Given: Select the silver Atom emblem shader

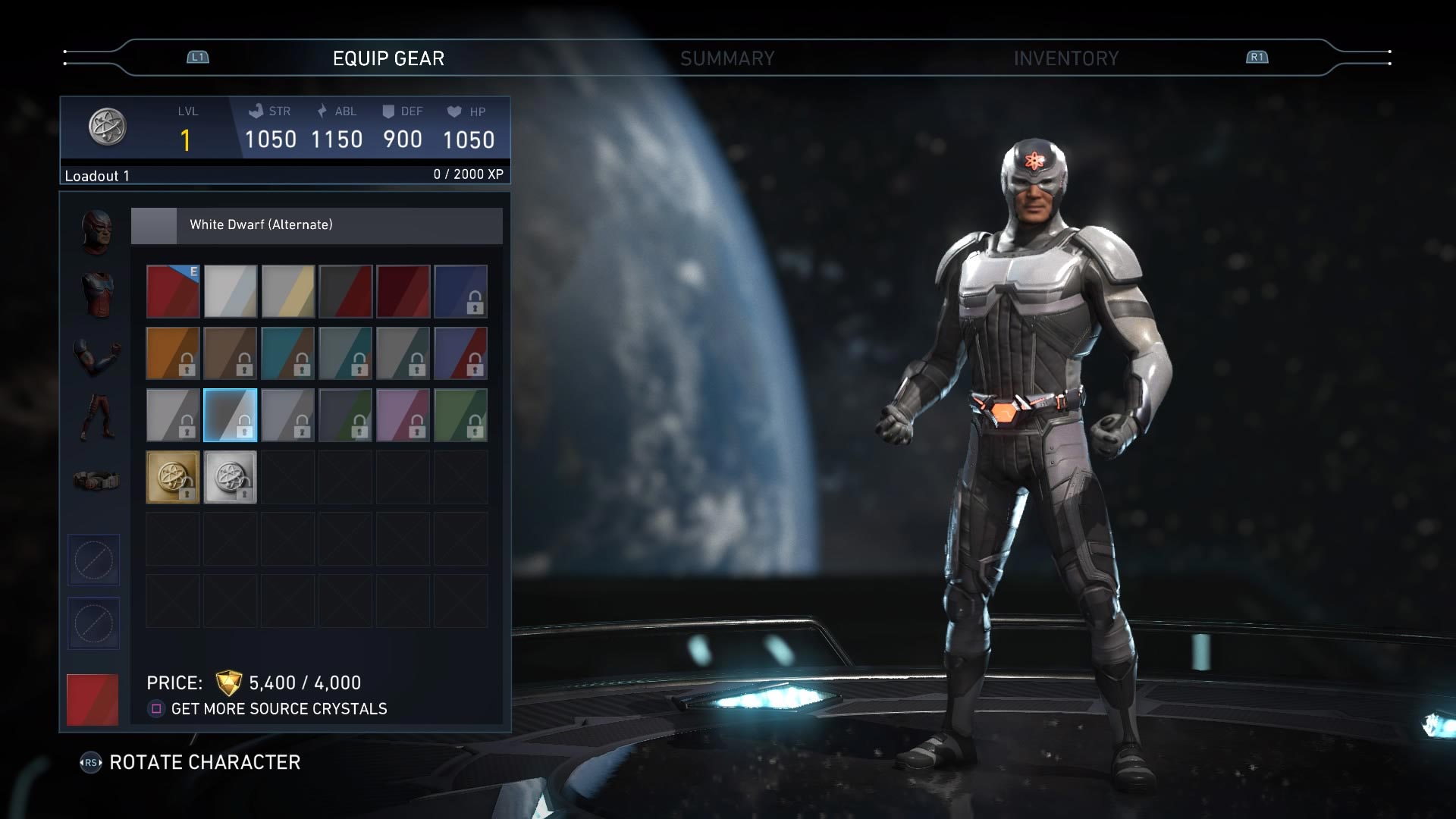Looking at the screenshot, I should (x=231, y=476).
